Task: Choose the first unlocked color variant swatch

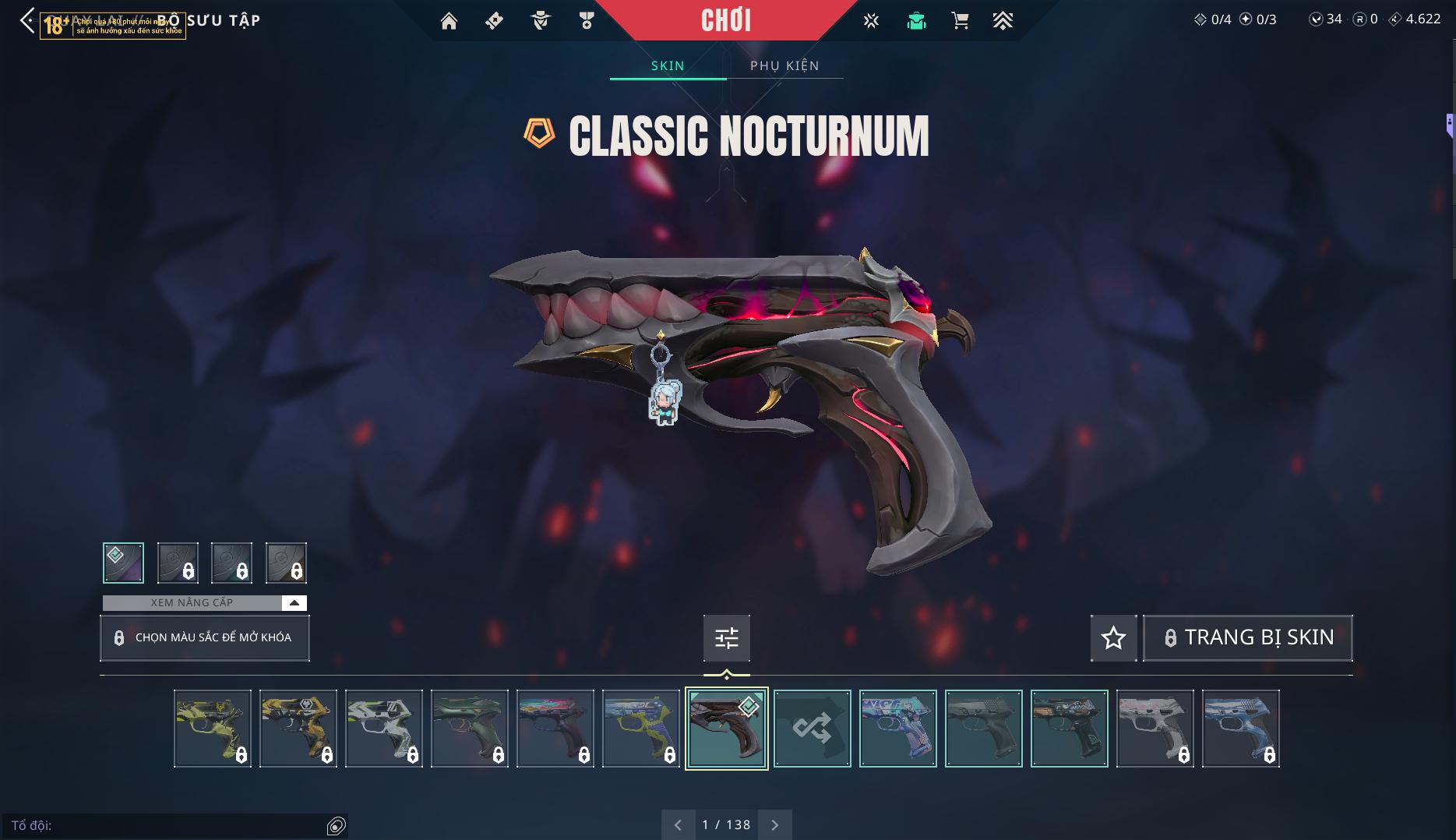Action: 123,563
